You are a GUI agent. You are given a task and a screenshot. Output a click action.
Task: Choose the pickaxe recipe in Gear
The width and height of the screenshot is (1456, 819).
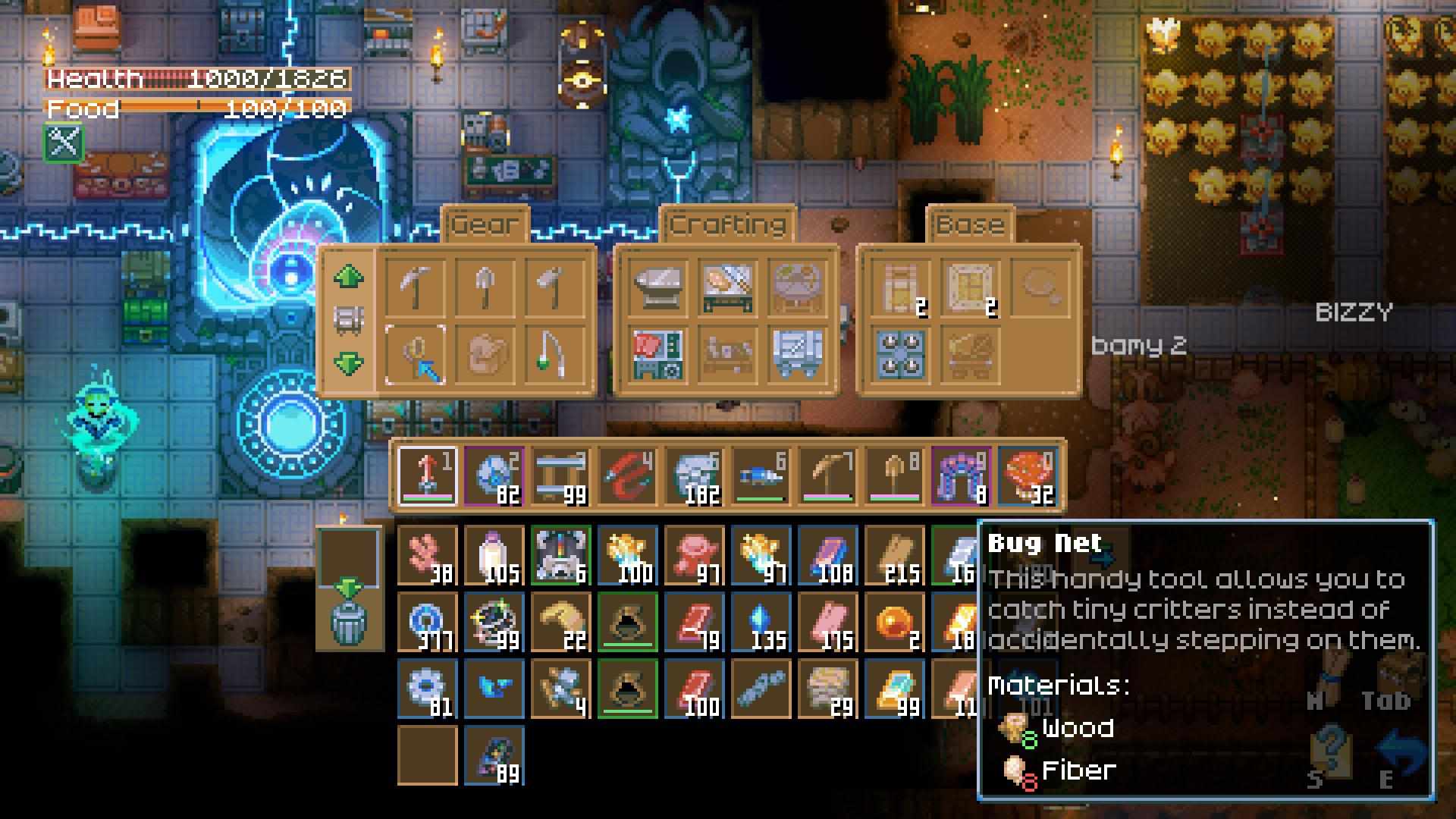(416, 287)
